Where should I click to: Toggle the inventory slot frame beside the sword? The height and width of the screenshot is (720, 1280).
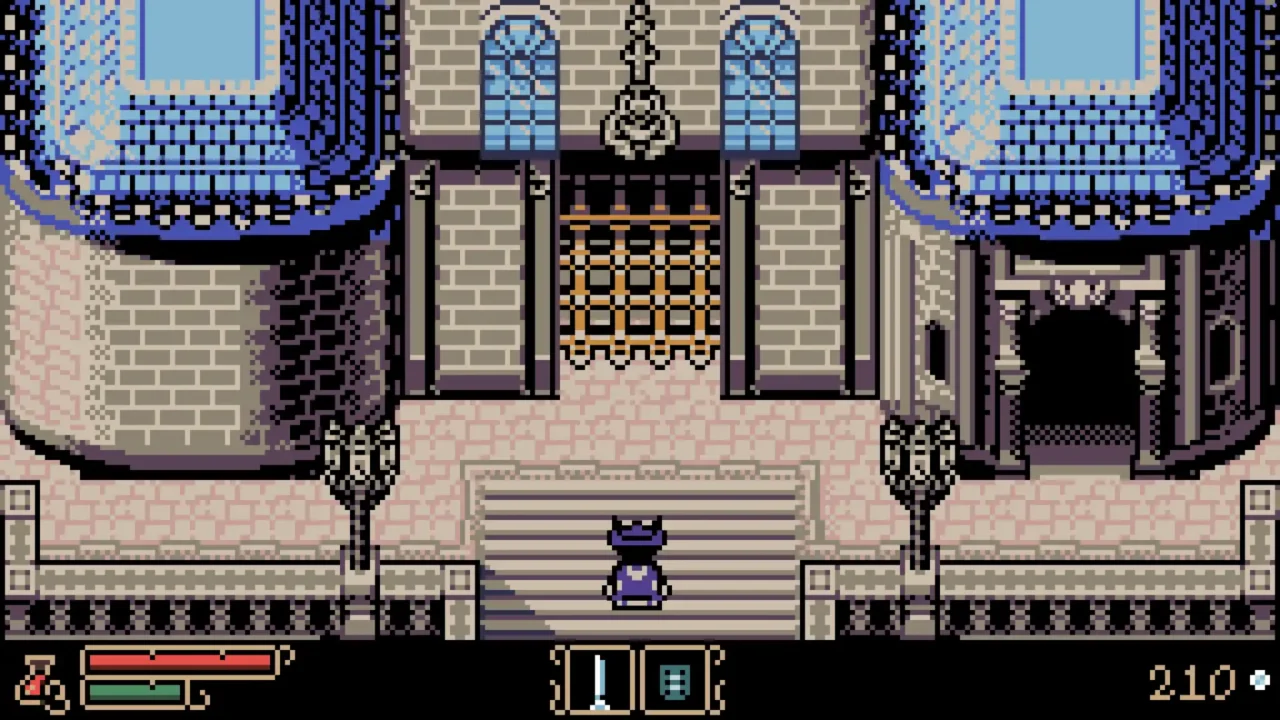tap(676, 681)
